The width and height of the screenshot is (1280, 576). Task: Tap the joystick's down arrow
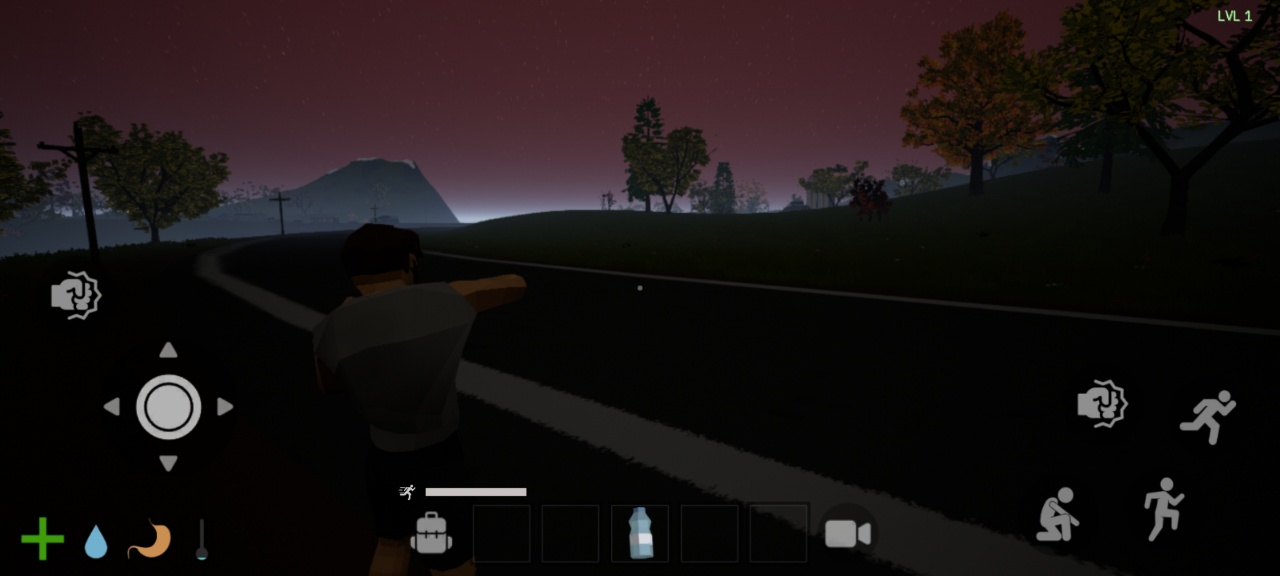pyautogui.click(x=168, y=463)
